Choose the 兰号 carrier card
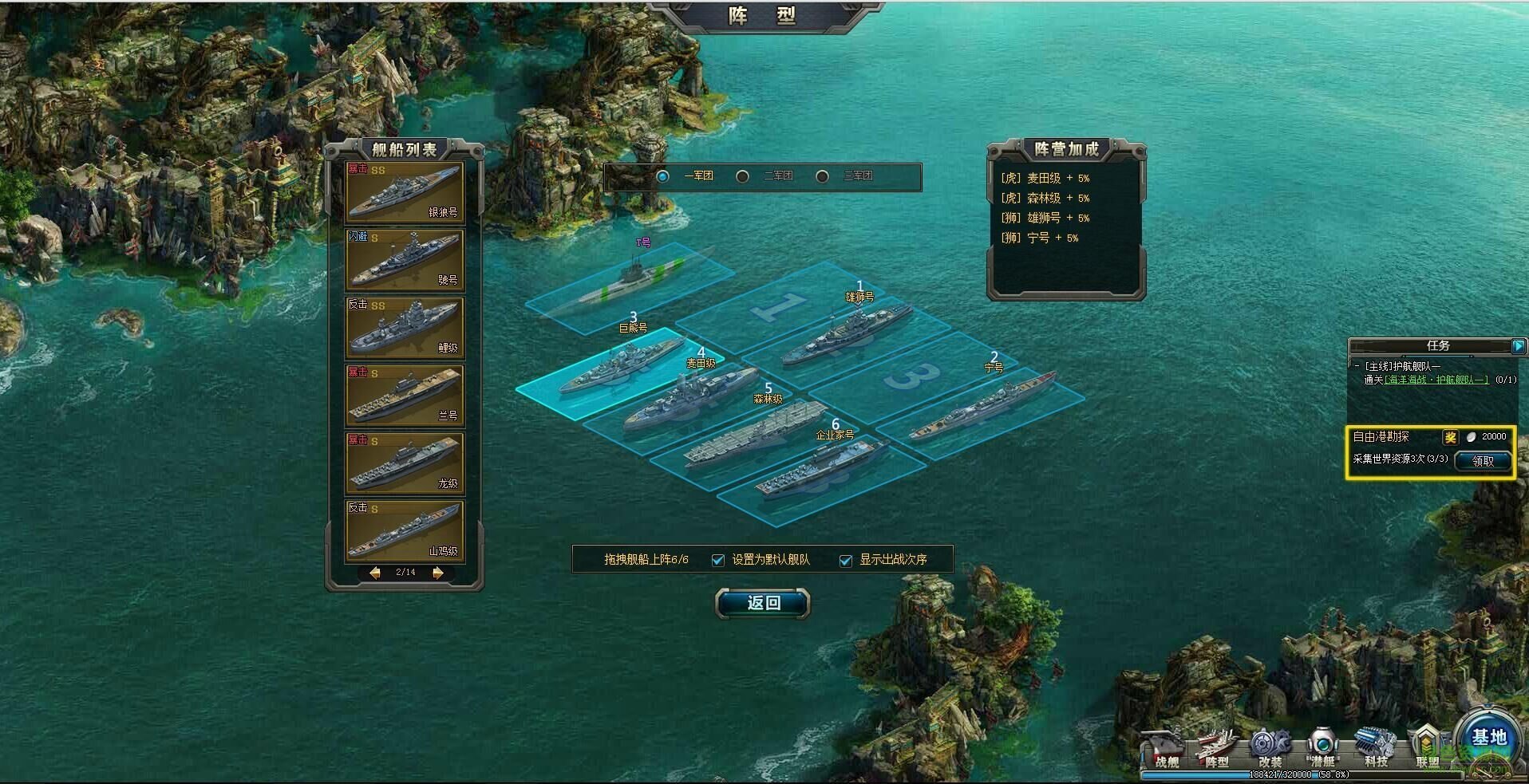The image size is (1529, 784). [405, 396]
